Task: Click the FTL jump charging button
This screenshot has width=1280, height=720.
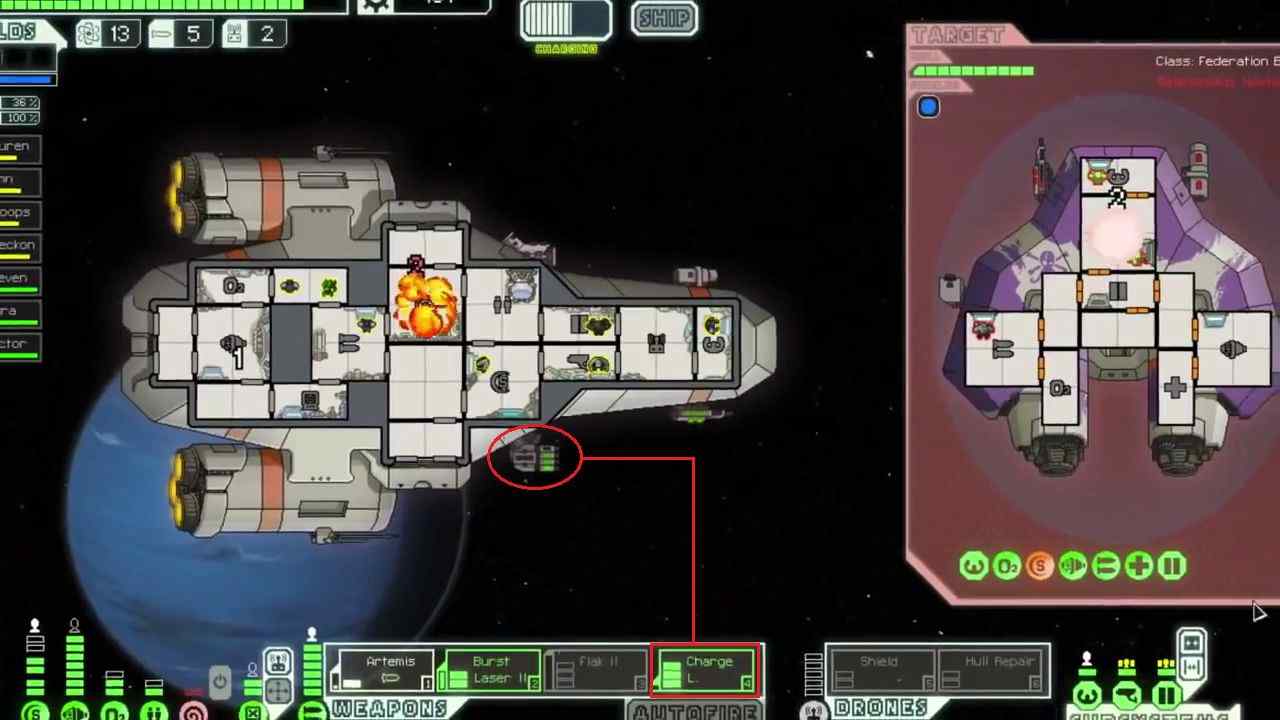Action: pos(565,20)
